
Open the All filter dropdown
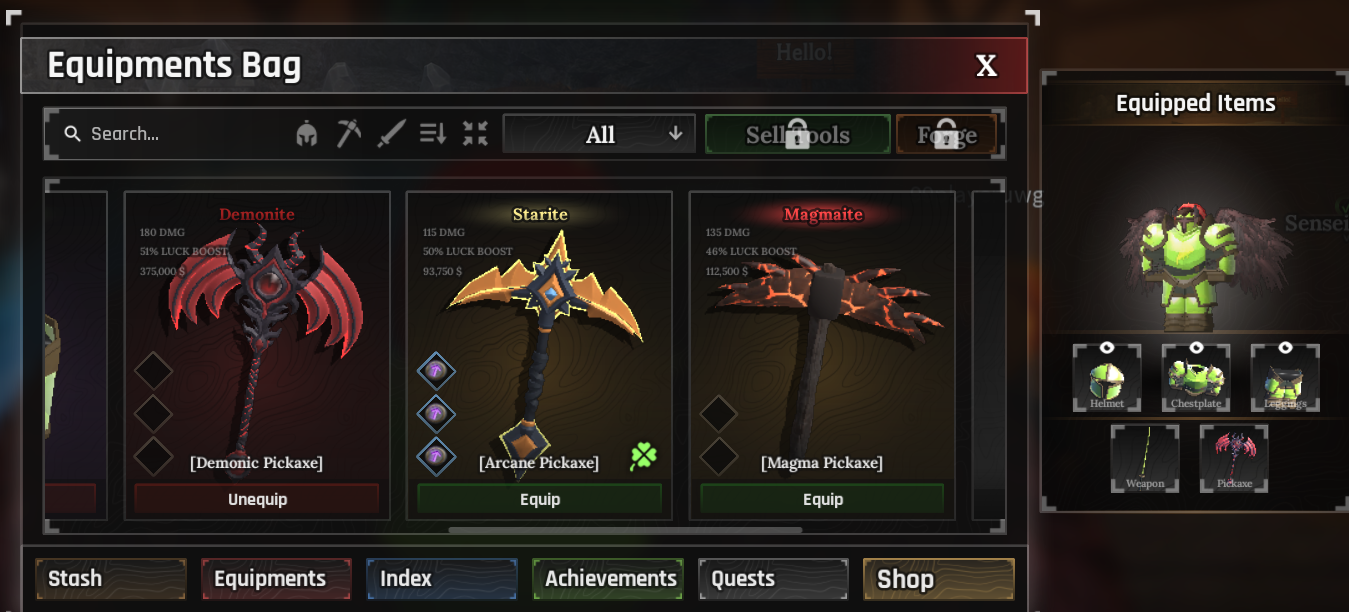(599, 134)
